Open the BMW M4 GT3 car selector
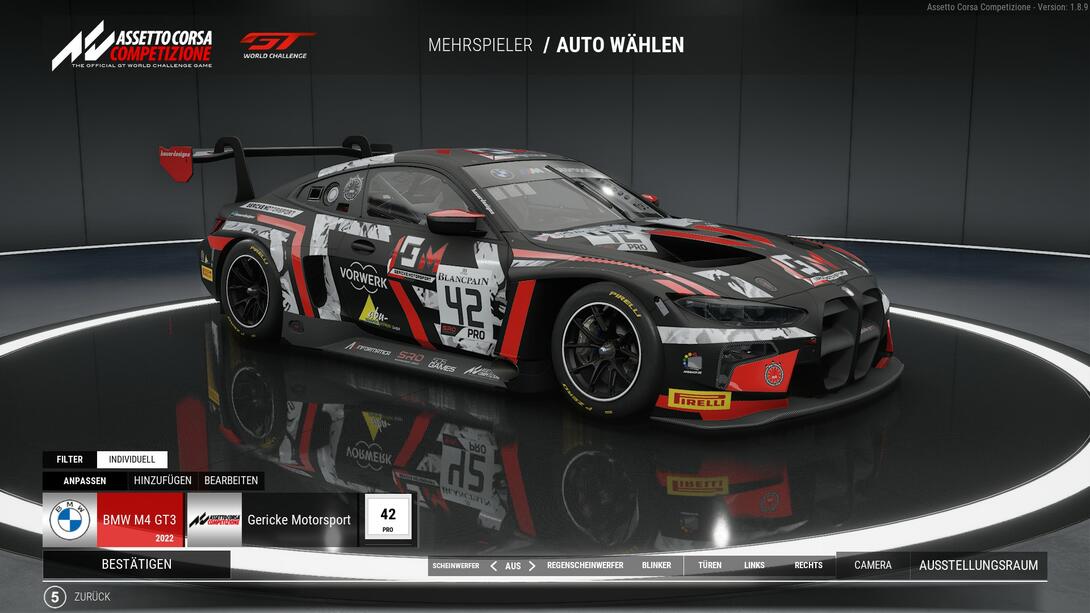 tap(114, 520)
